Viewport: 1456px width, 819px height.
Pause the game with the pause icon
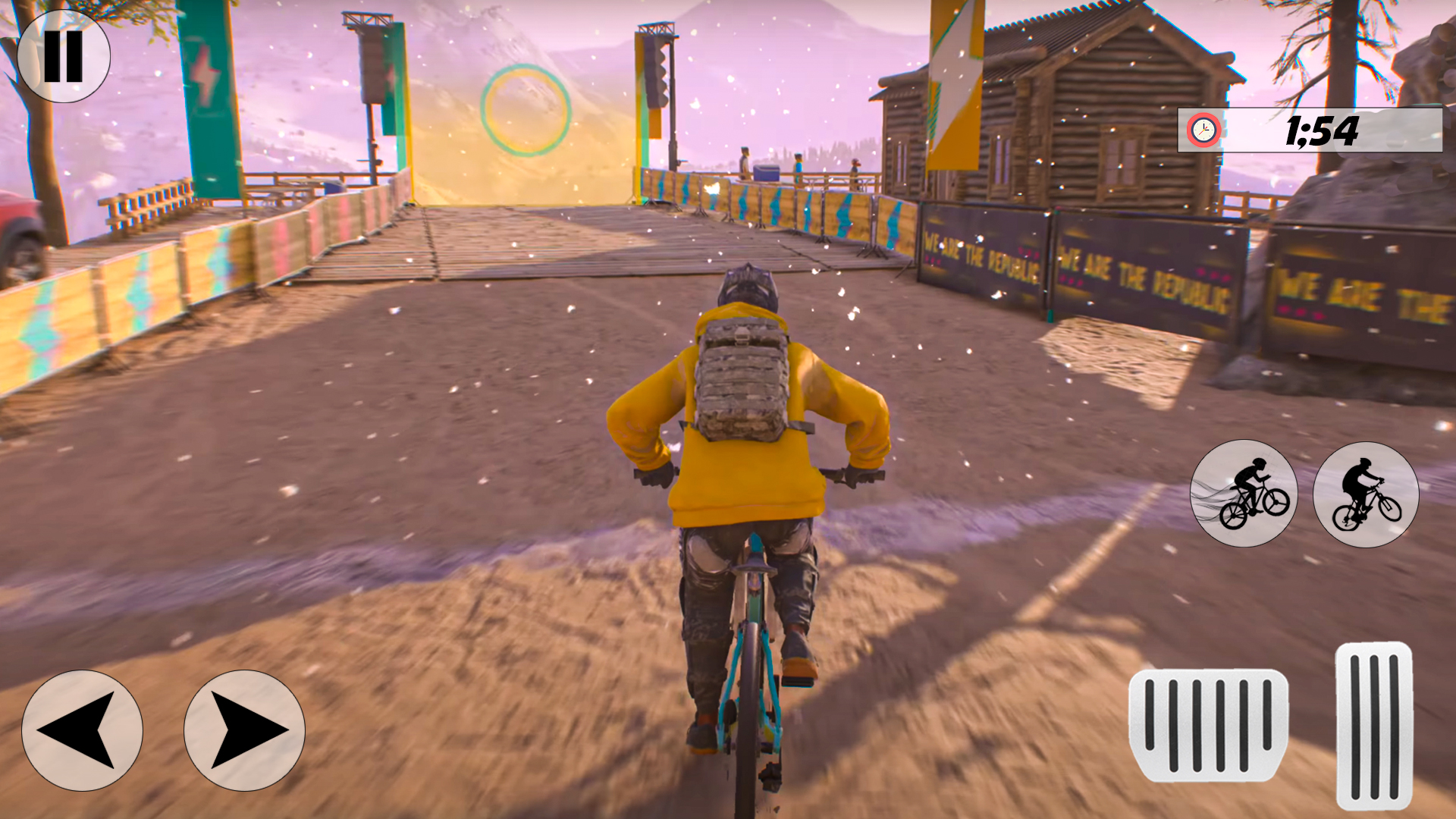click(64, 55)
